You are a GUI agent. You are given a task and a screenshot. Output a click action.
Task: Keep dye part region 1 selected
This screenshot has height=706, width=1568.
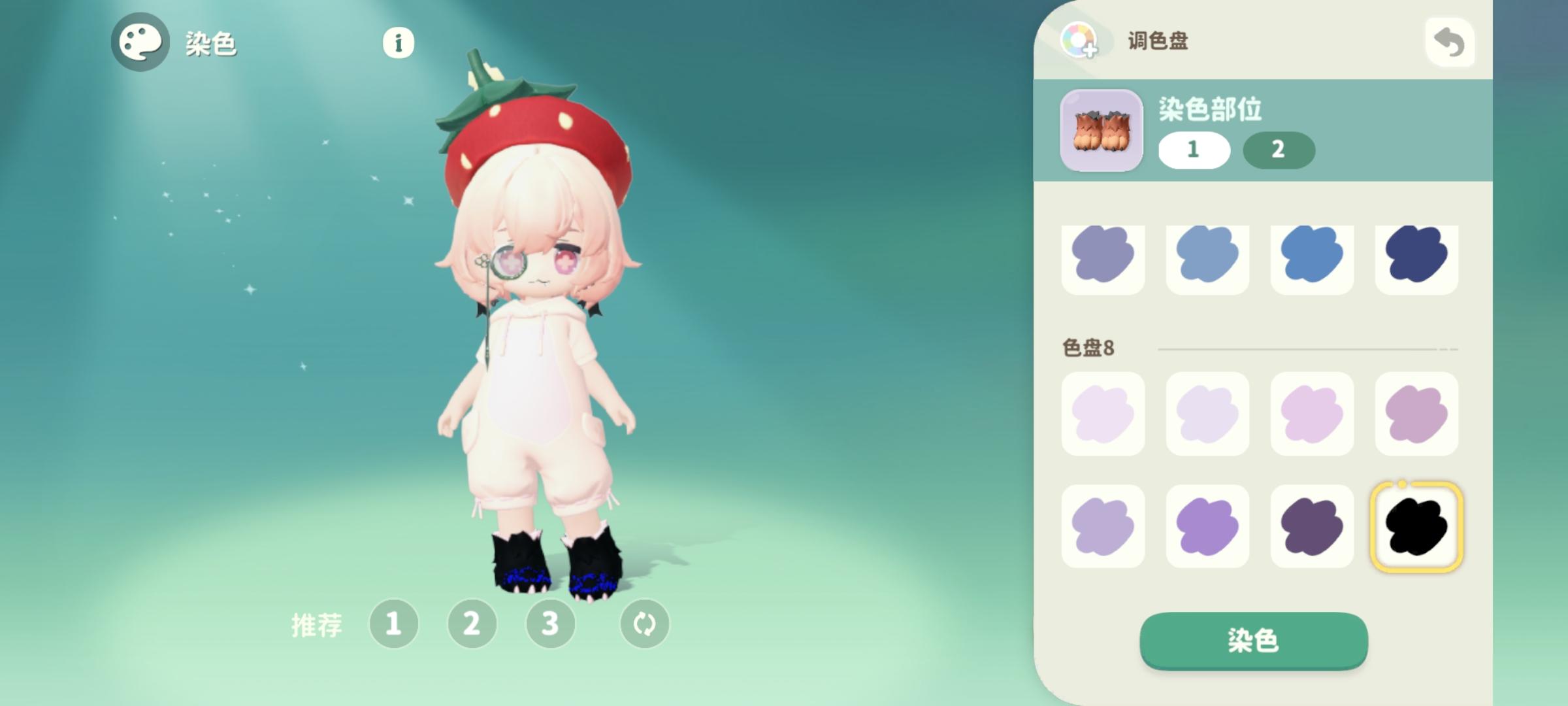[x=1194, y=150]
